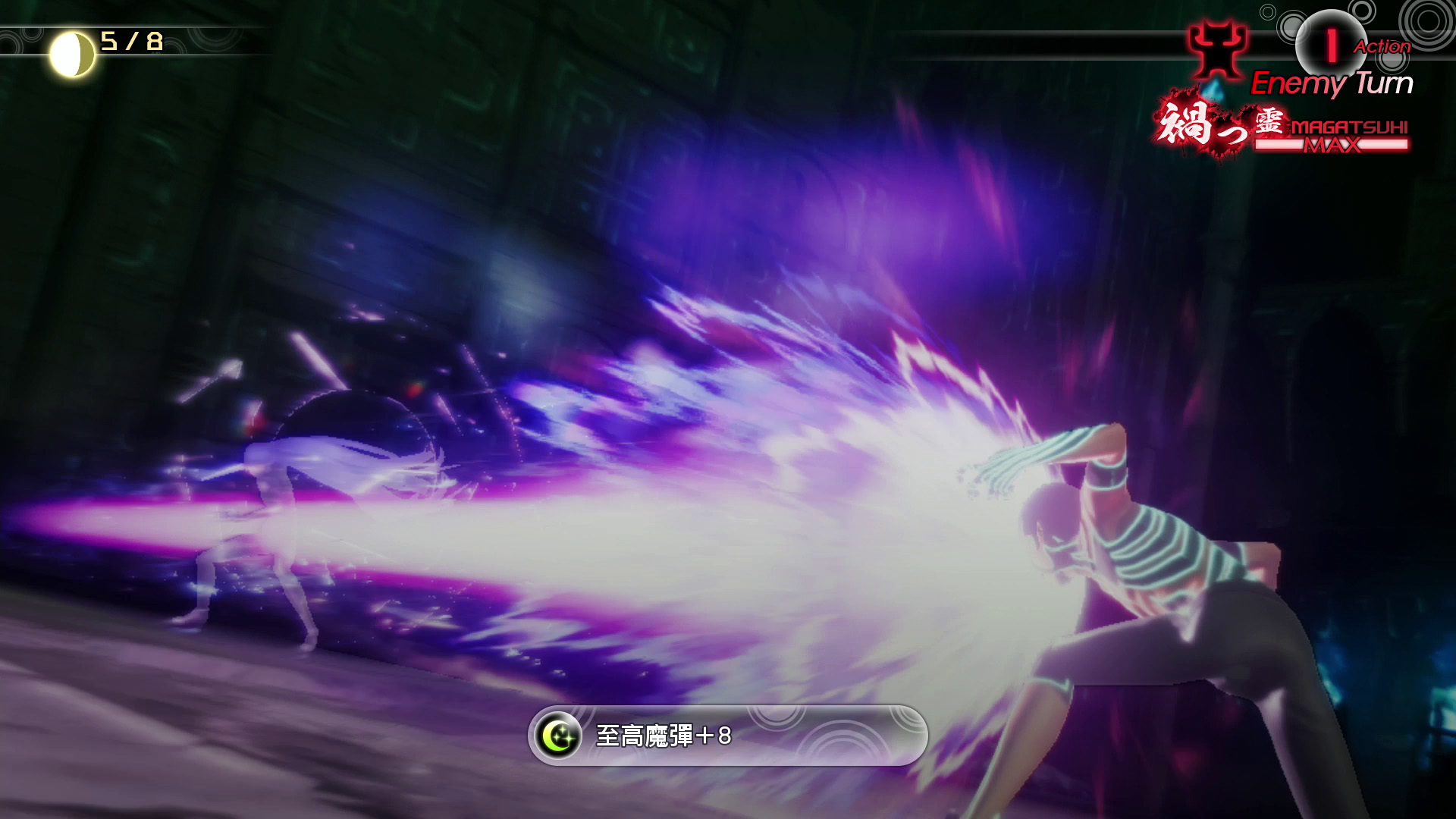This screenshot has width=1456, height=819.
Task: Expand the turn order bar
Action: point(1062,45)
